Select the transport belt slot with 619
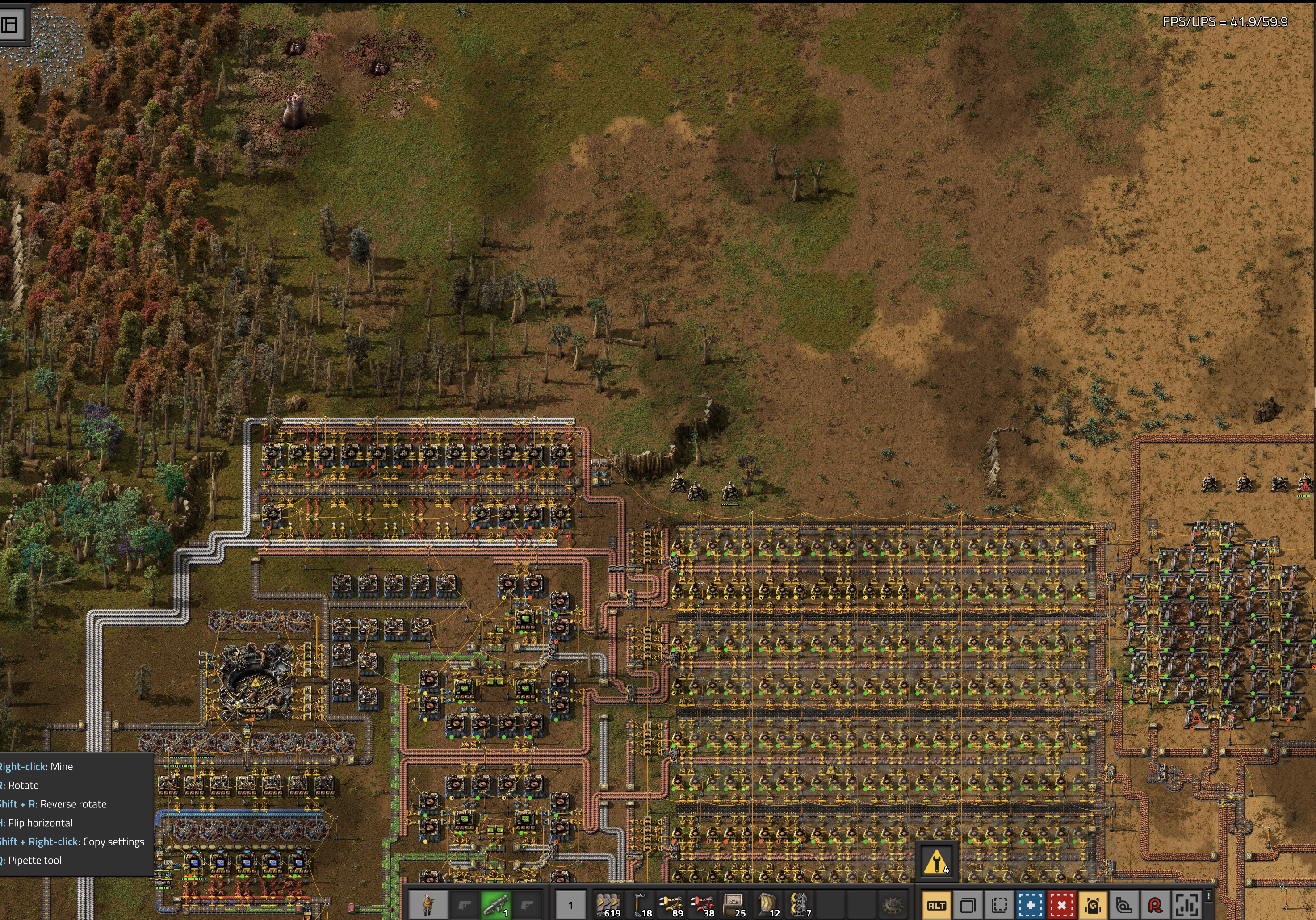 click(607, 905)
